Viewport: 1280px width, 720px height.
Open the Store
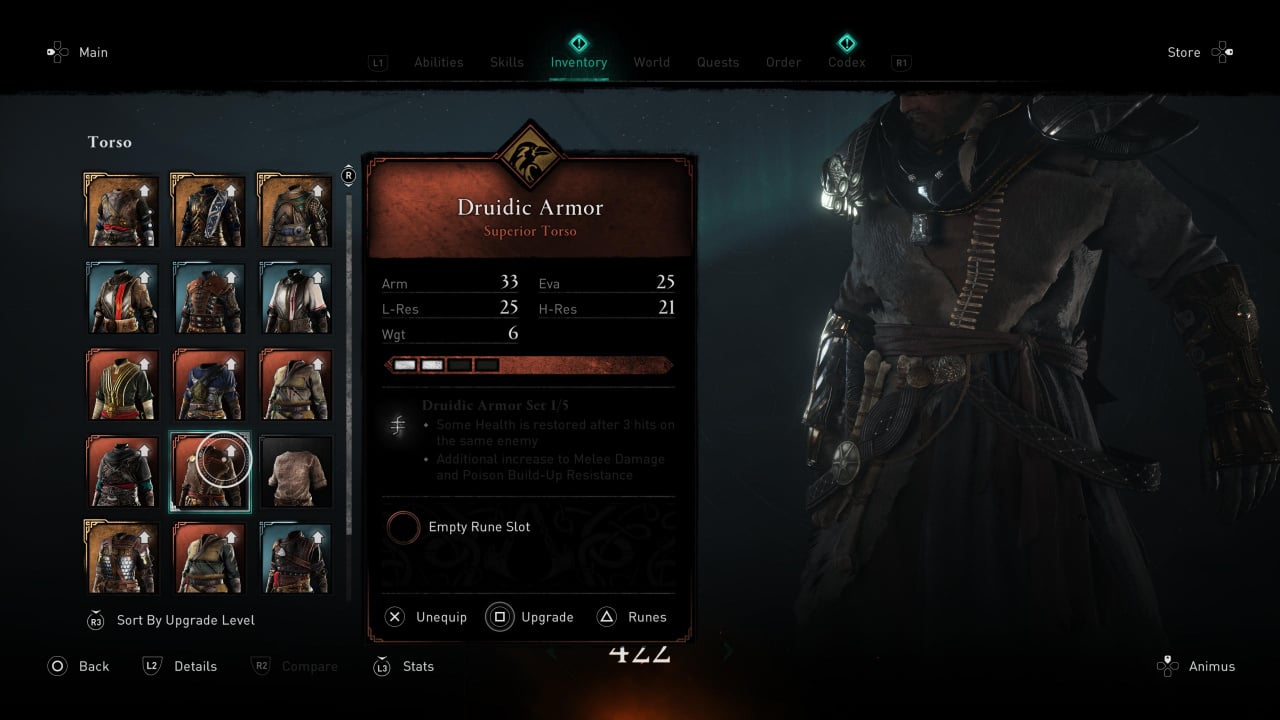pos(1184,53)
